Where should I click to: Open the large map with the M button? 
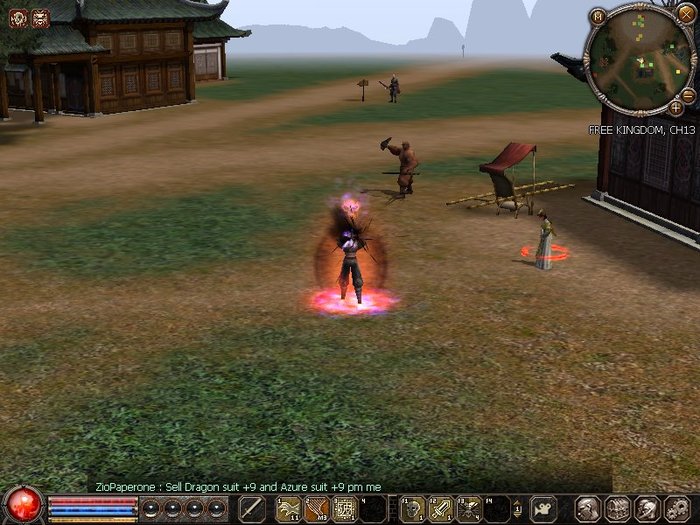[597, 16]
